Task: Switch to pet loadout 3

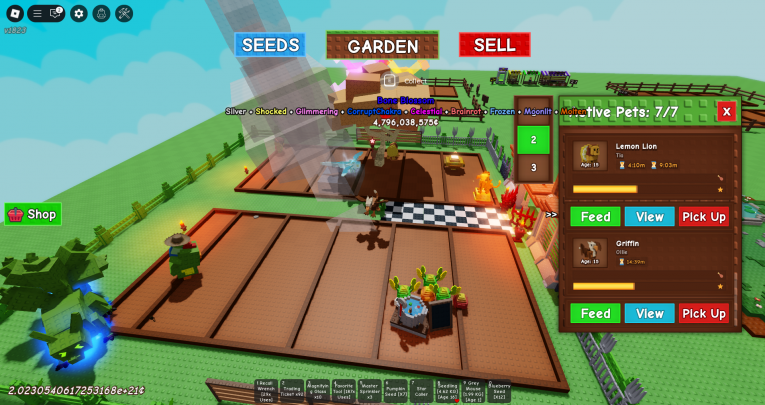Action: (x=533, y=168)
